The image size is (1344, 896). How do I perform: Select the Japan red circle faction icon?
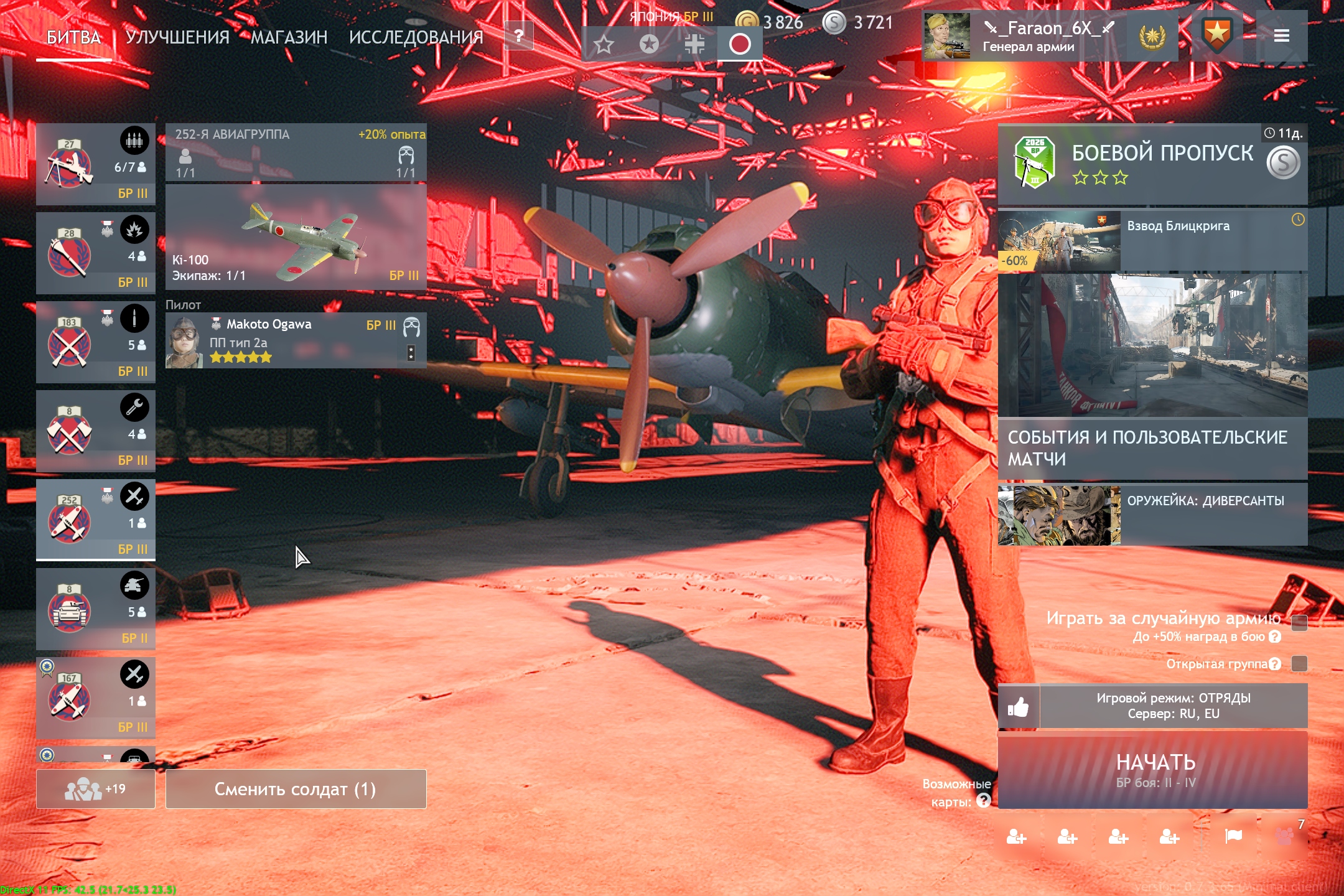[739, 44]
